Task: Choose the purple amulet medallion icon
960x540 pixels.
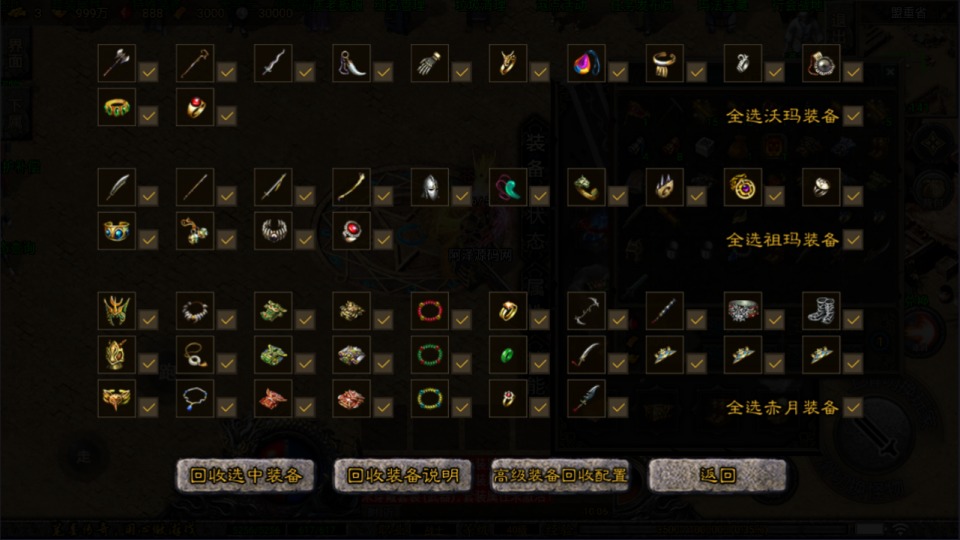Action: [741, 187]
